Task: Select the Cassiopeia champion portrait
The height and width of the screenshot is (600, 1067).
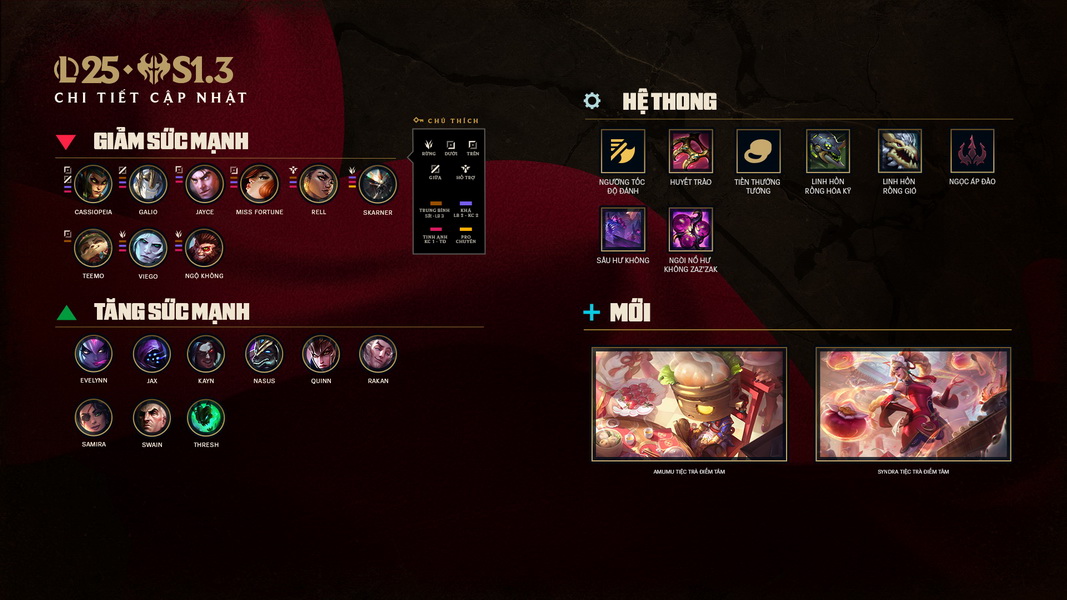Action: click(x=94, y=184)
